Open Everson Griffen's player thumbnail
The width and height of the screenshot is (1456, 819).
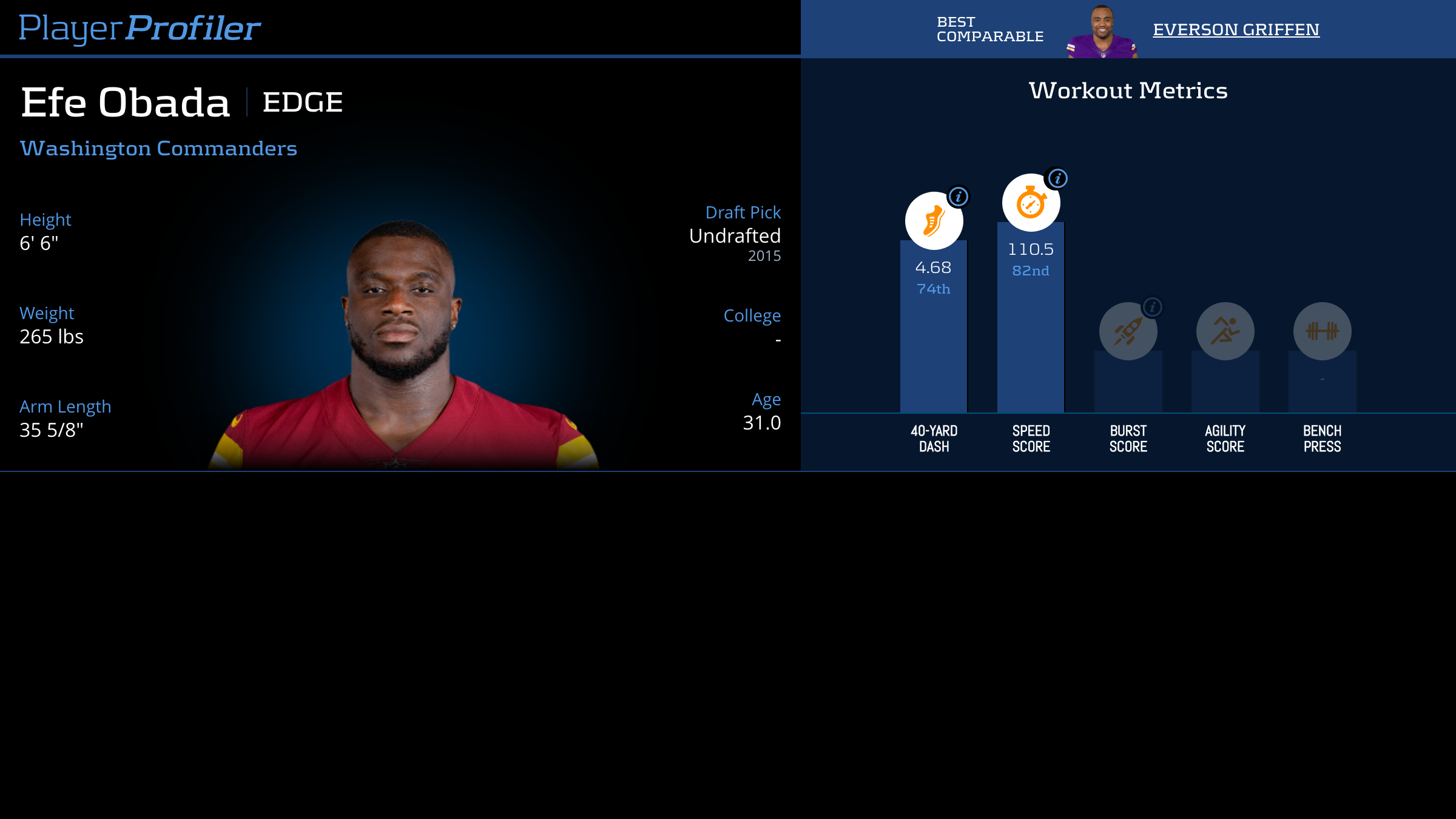1102,32
